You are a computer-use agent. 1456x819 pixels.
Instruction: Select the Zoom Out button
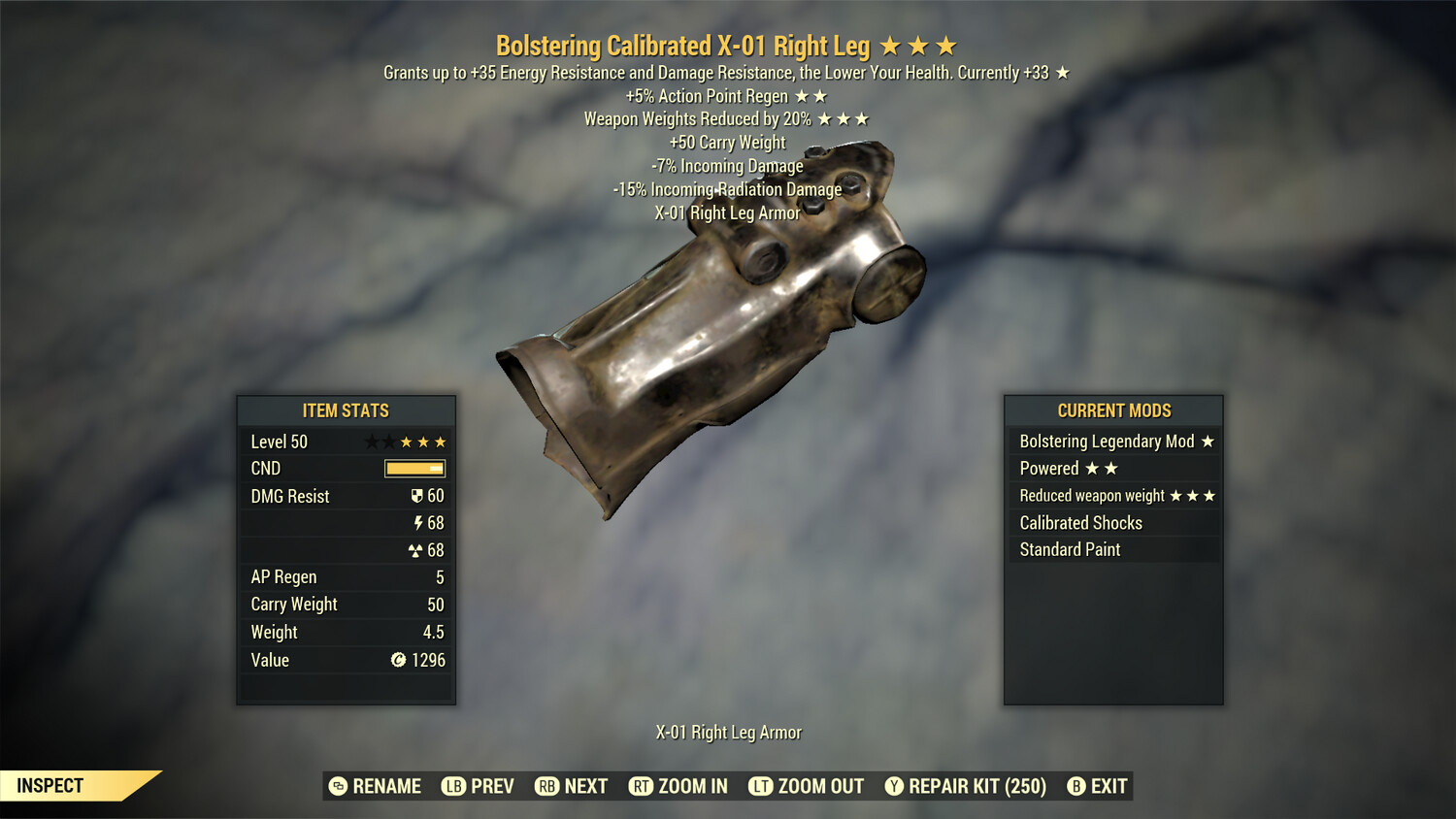807,786
